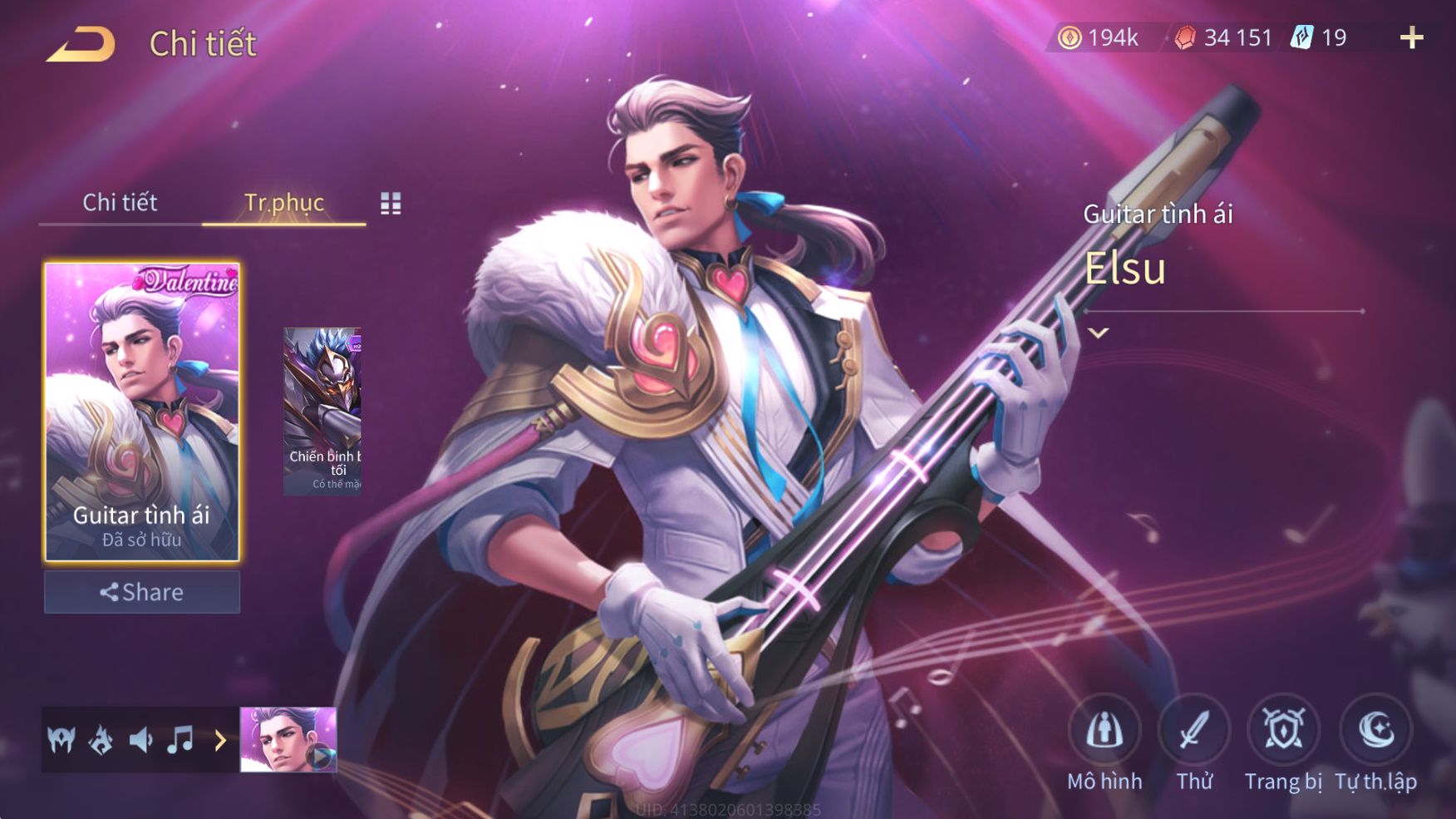
Task: Click the speaker sound effect icon
Action: pyautogui.click(x=140, y=739)
